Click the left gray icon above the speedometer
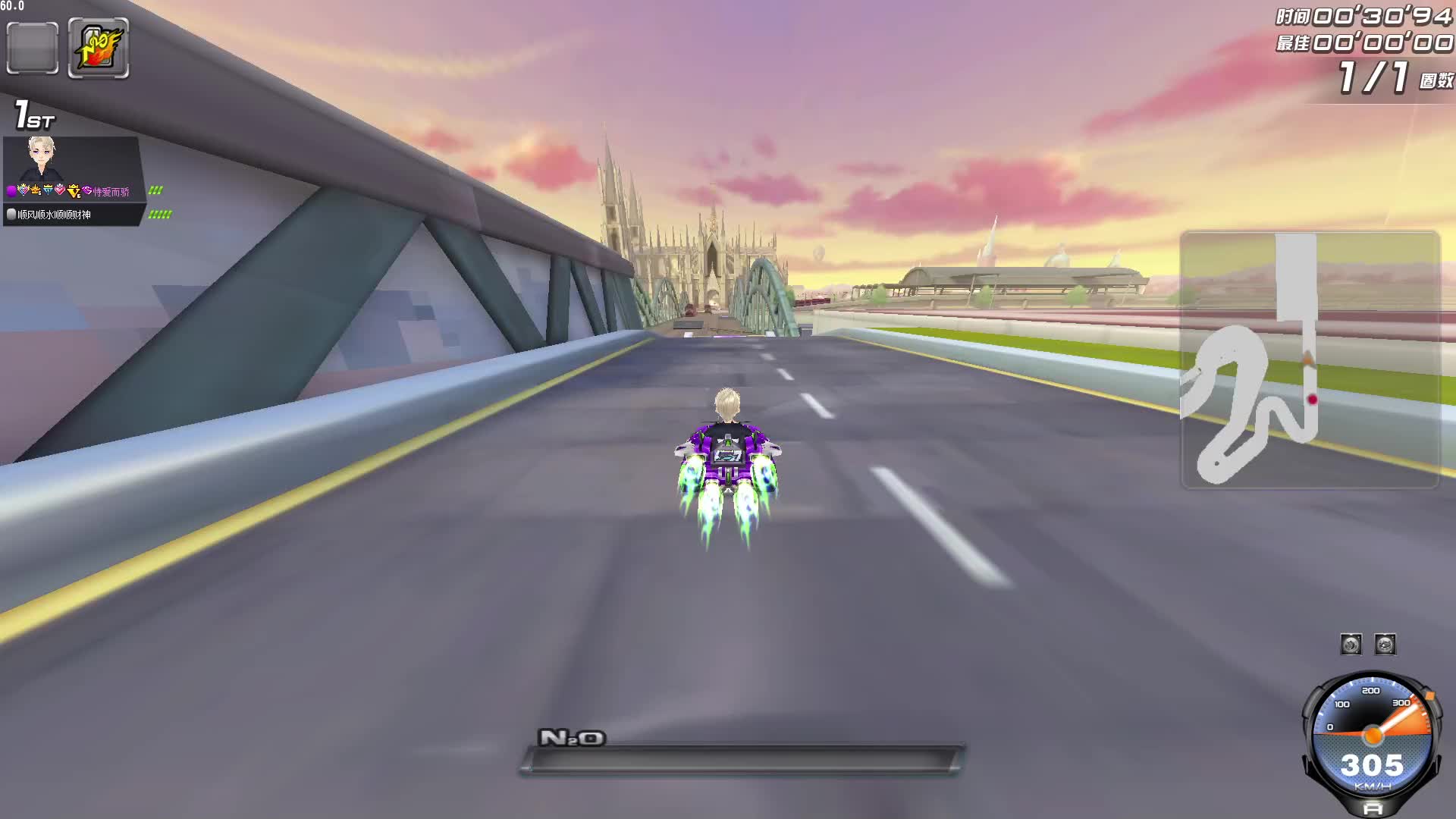Image resolution: width=1456 pixels, height=819 pixels. 1351,645
